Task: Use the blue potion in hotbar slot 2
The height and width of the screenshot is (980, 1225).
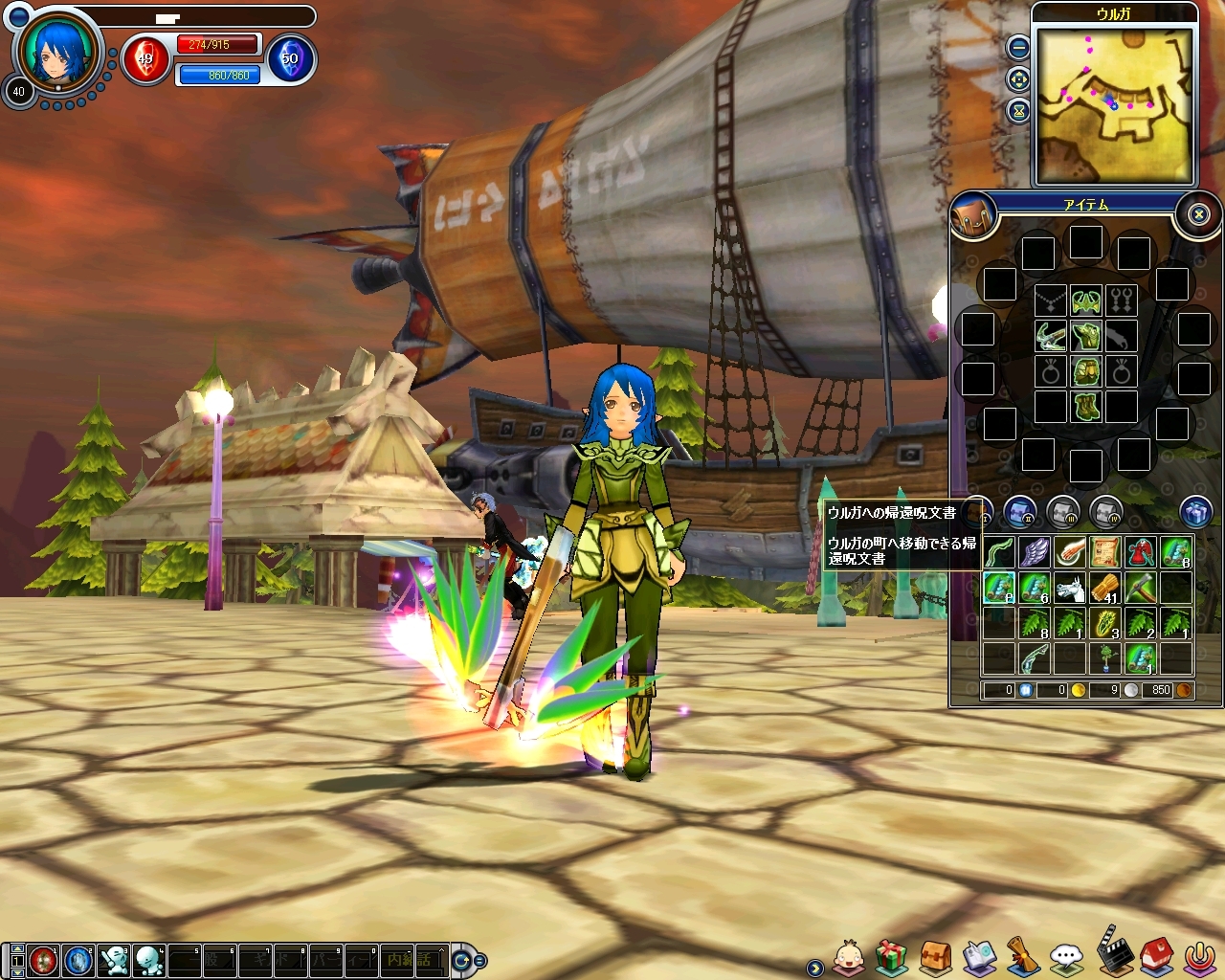Action: coord(78,959)
